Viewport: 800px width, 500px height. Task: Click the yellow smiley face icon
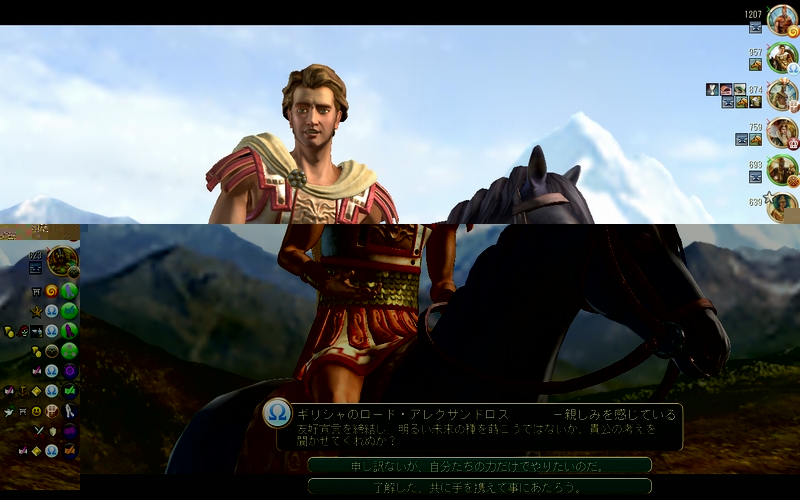(37, 410)
